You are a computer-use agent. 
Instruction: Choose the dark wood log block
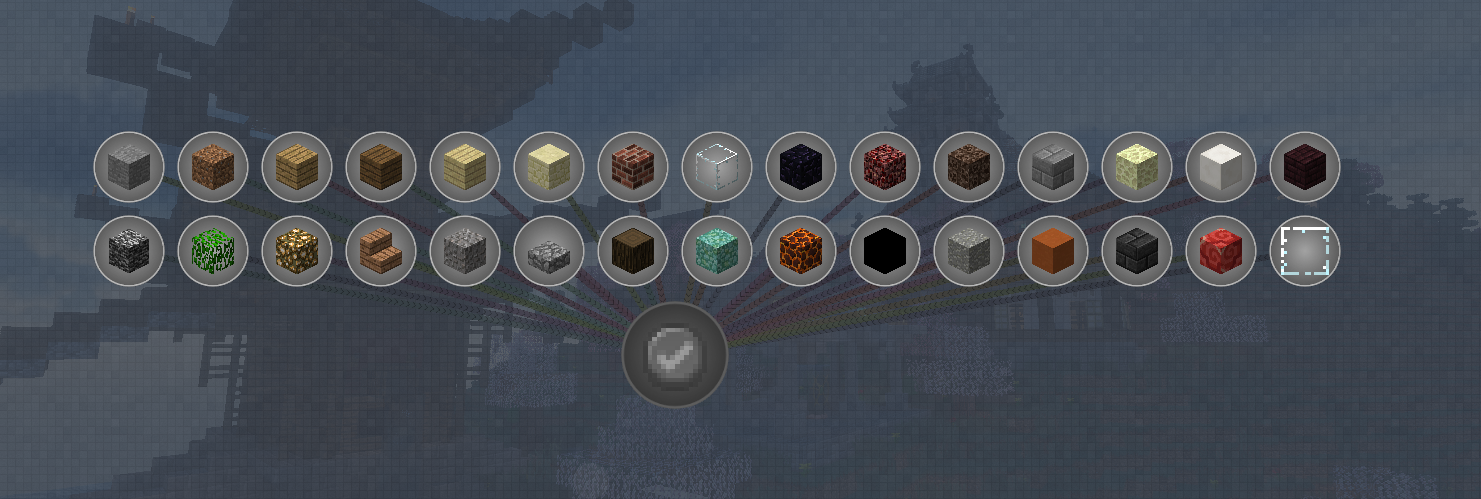(x=633, y=251)
